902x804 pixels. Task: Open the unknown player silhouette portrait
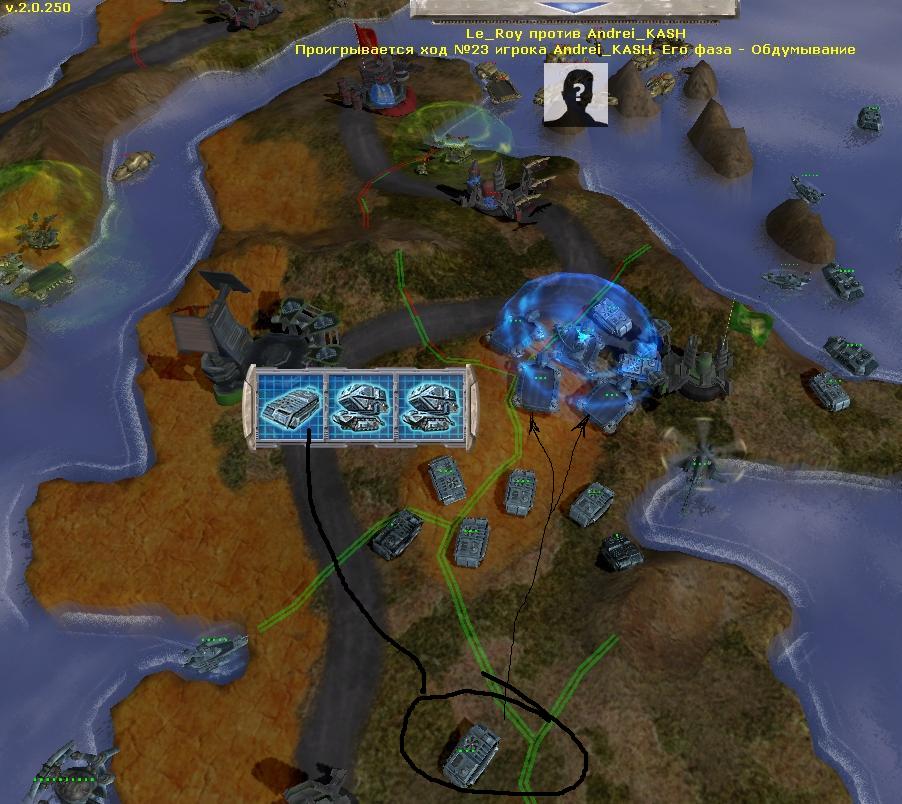point(576,95)
